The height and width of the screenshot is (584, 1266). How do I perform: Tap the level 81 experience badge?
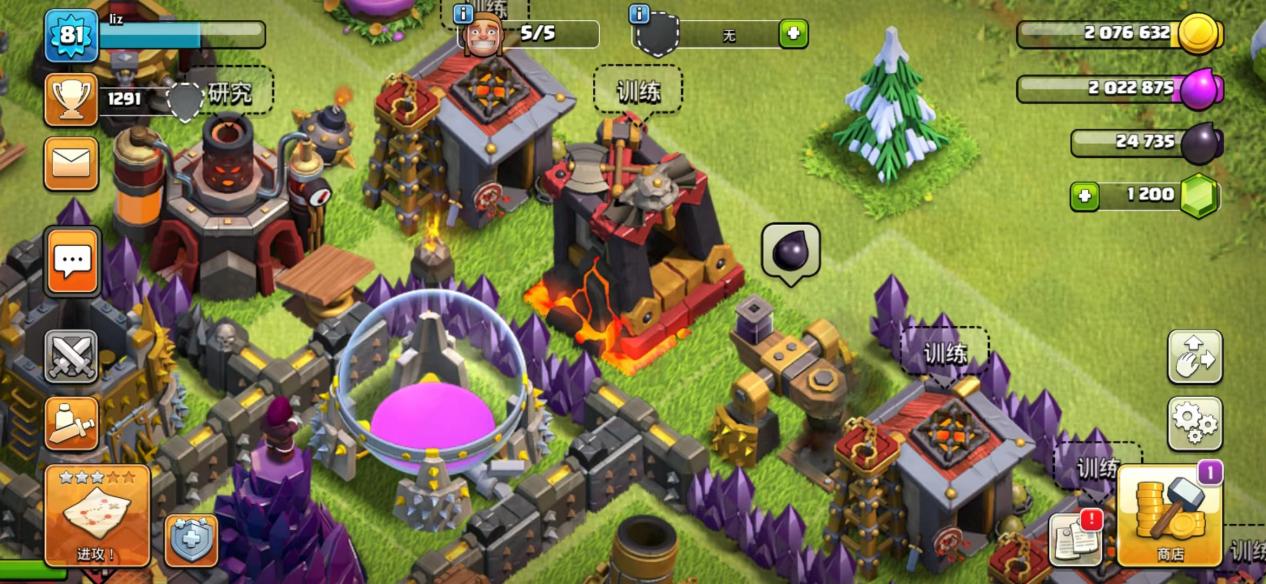pos(71,34)
